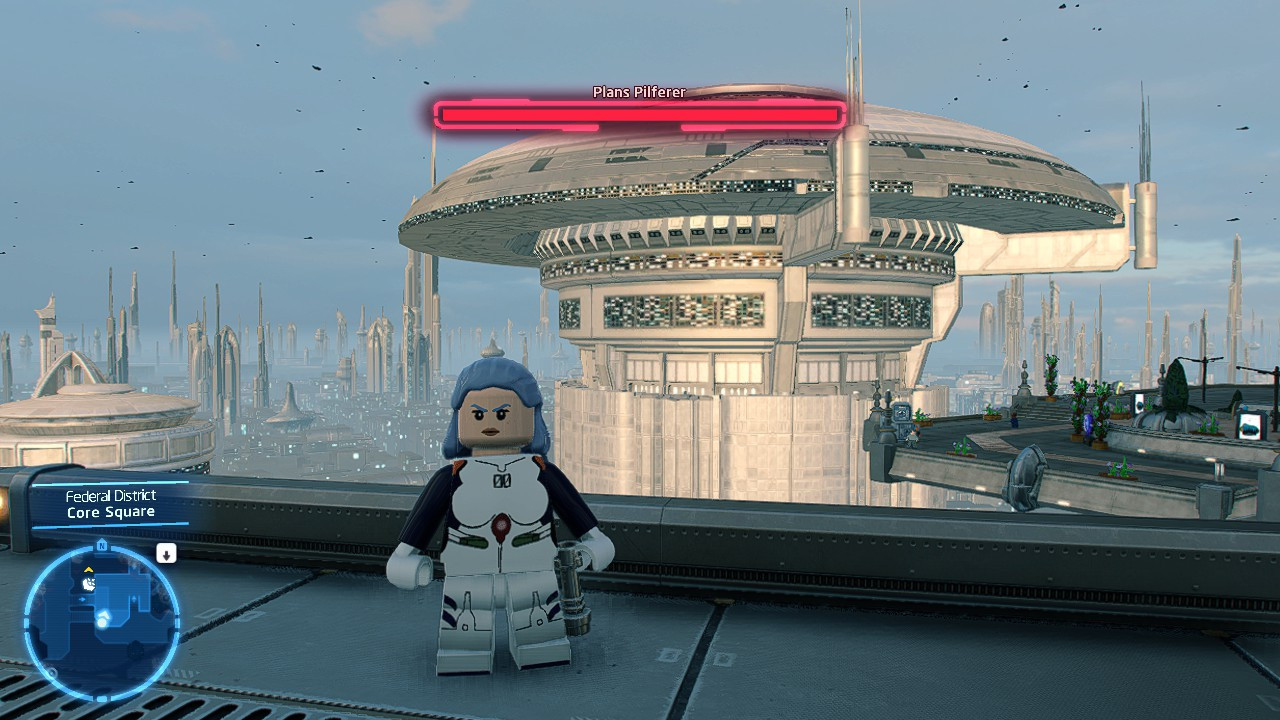This screenshot has width=1280, height=720.
Task: Click the yellow objective arrow on the minimap
Action: (88, 570)
